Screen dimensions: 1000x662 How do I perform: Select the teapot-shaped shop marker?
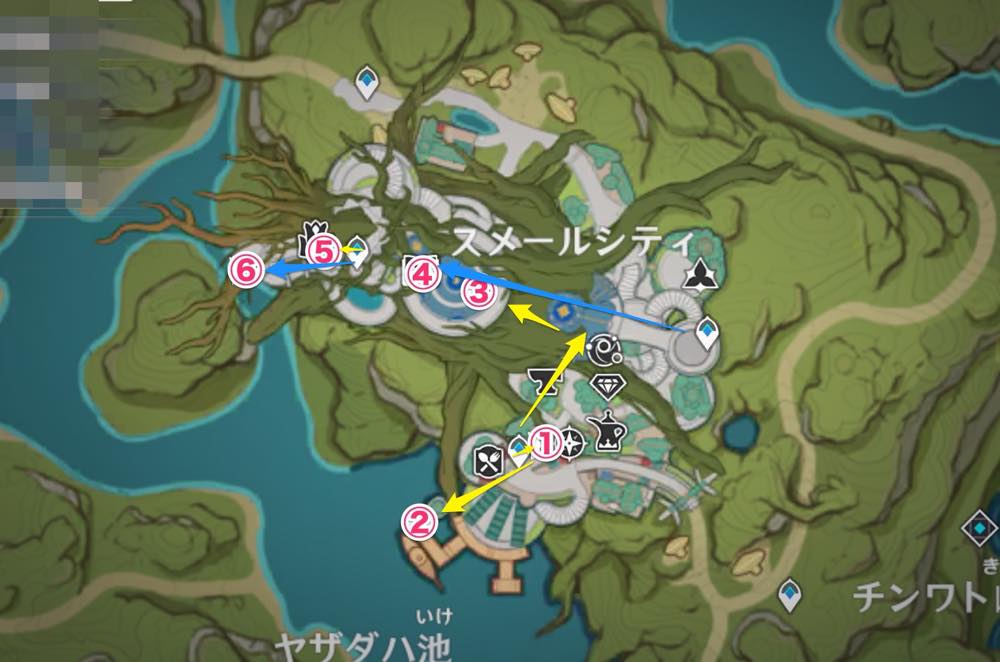608,429
